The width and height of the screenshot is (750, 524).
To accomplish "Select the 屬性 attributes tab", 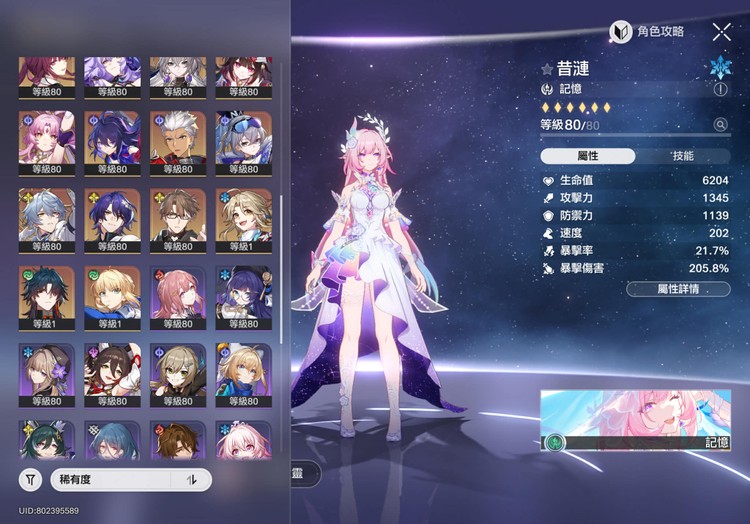I will point(587,156).
